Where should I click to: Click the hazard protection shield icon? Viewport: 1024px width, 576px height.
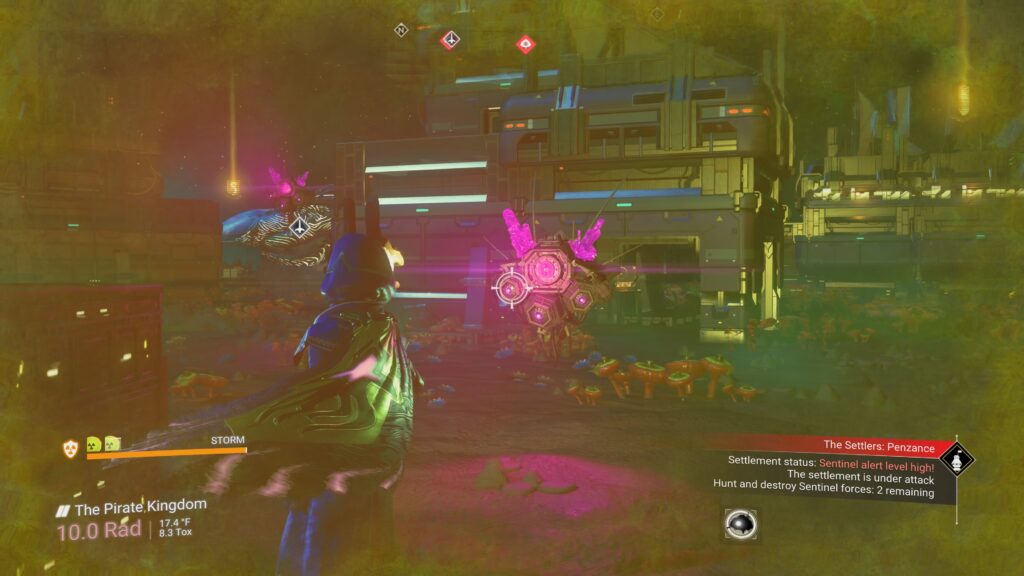pos(70,448)
